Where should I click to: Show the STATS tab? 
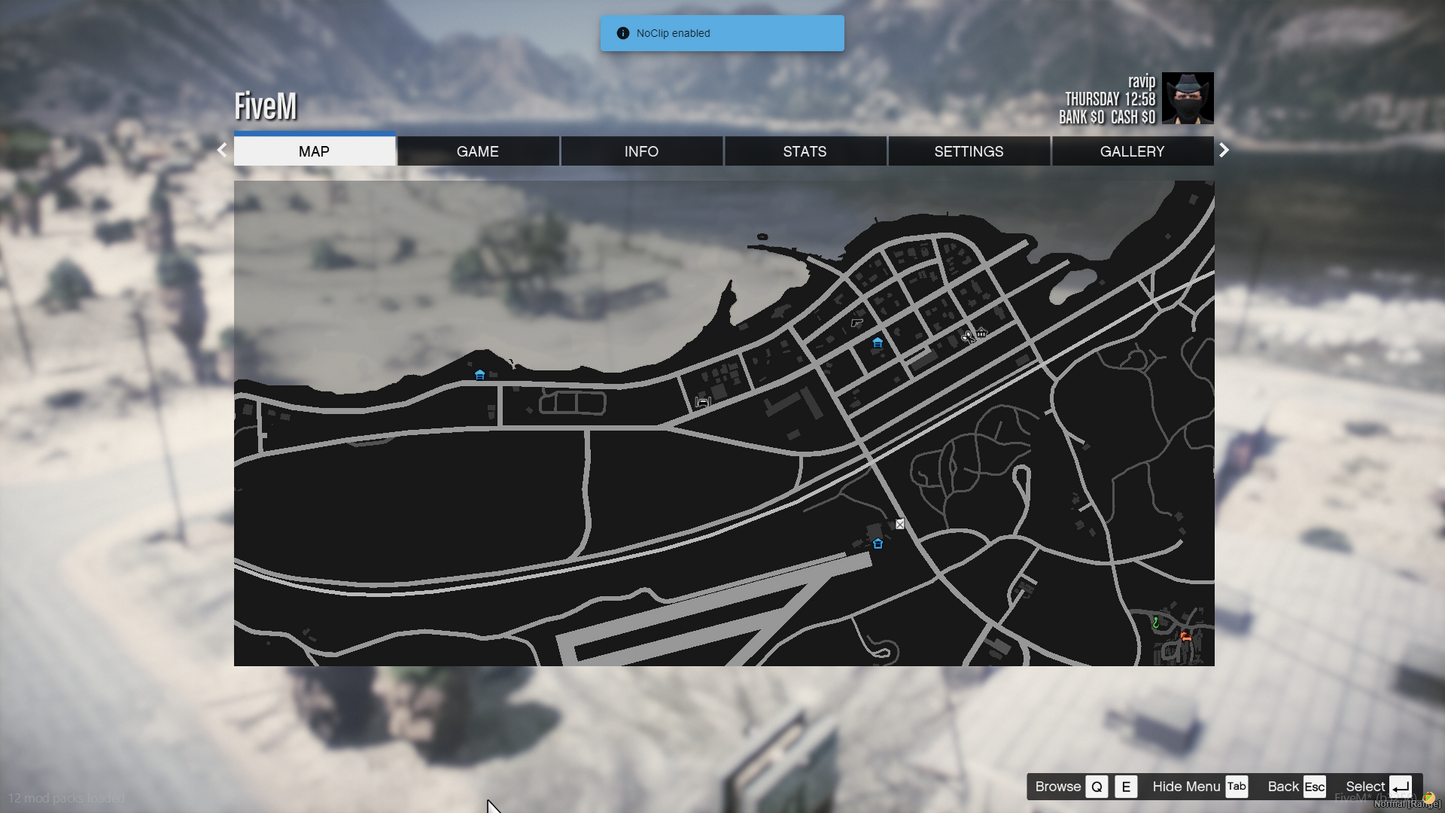click(x=805, y=151)
